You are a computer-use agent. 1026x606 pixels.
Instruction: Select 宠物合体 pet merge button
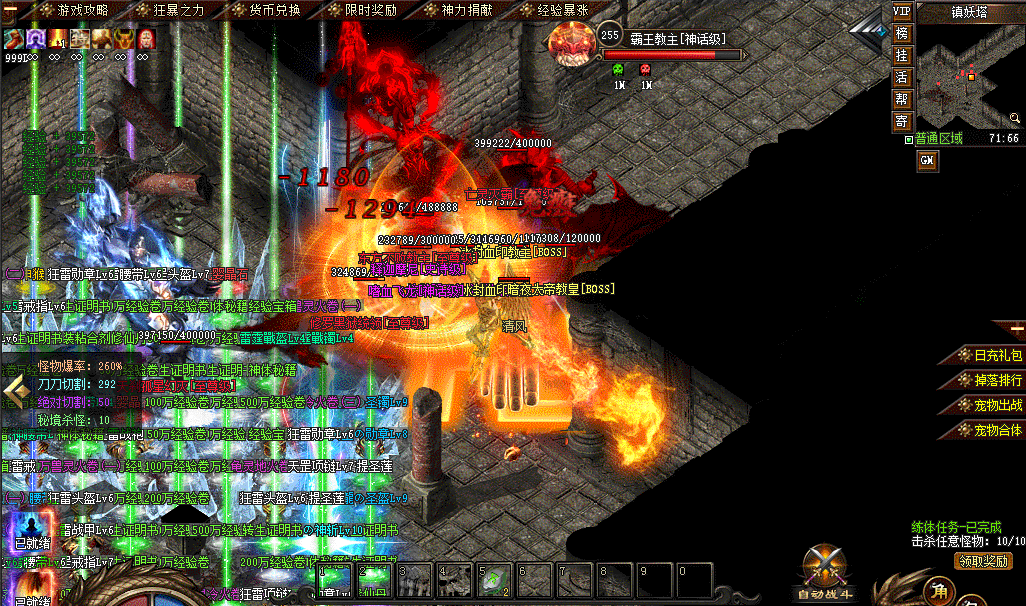[x=989, y=430]
